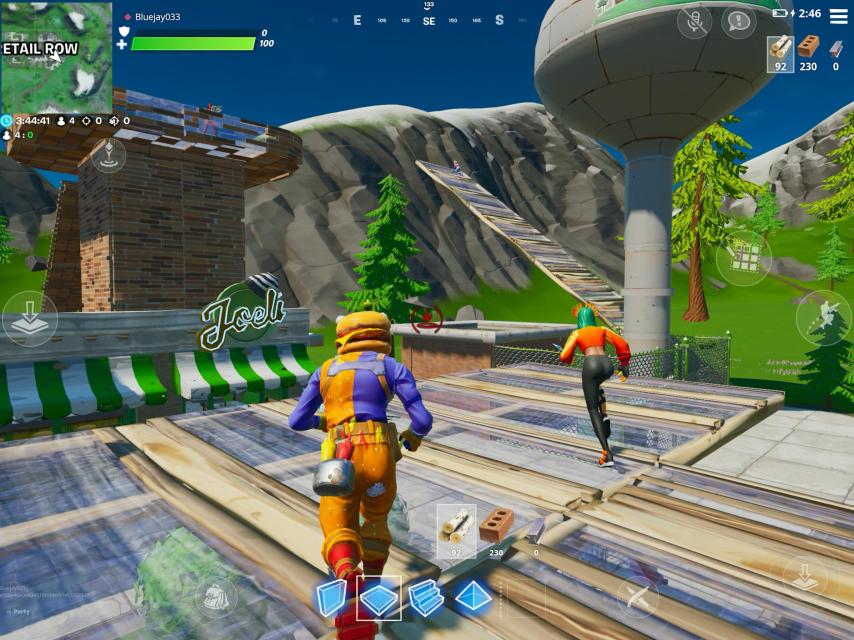Open the speech bubble quick chat
Screen dimensions: 854x640
point(738,21)
